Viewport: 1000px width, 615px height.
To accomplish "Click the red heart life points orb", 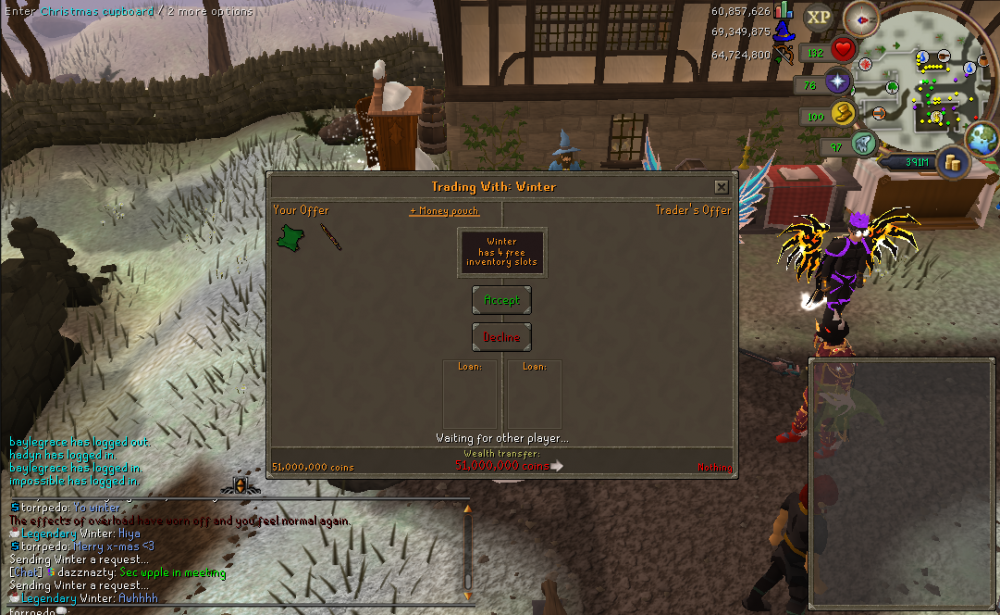I will [x=845, y=48].
